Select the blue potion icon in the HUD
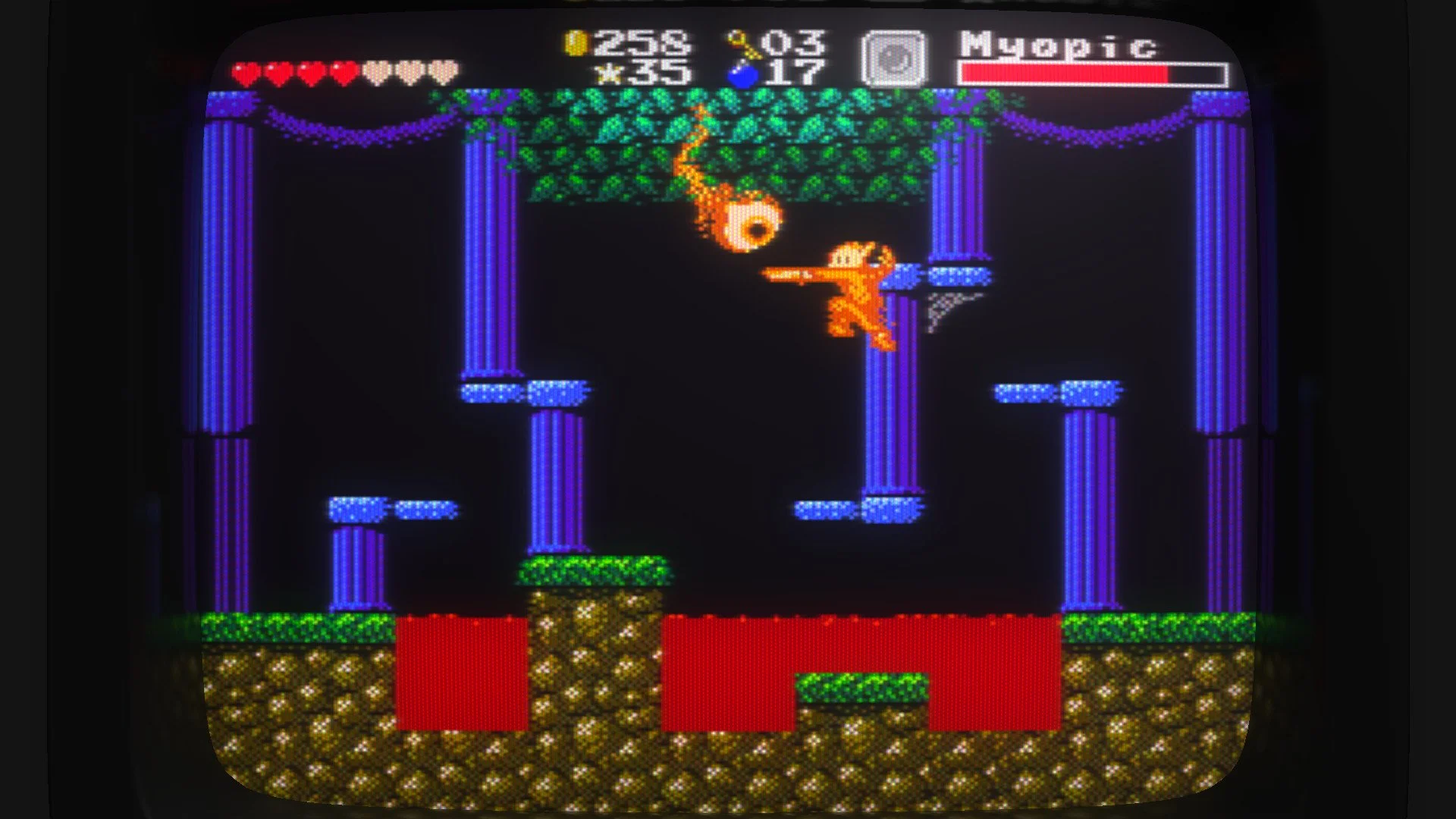The height and width of the screenshot is (819, 1456). coord(739,76)
